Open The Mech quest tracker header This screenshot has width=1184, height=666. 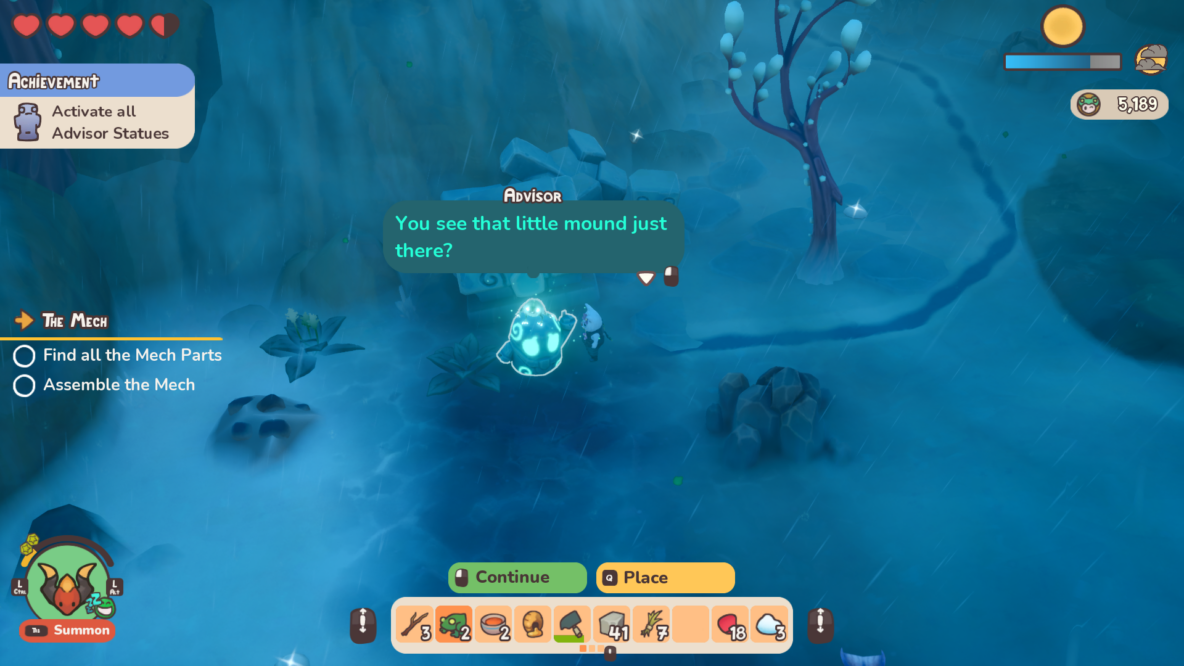(x=75, y=321)
